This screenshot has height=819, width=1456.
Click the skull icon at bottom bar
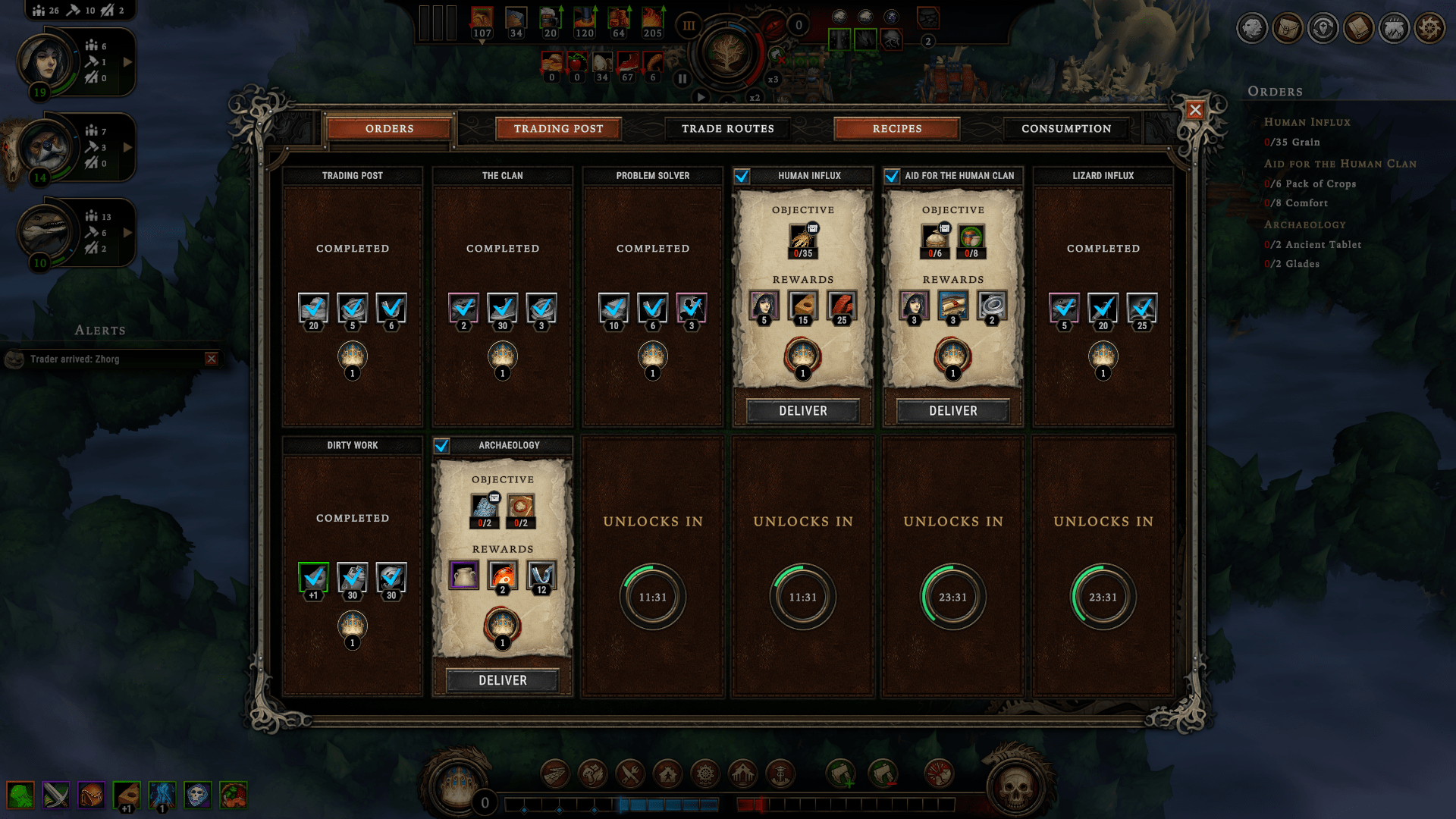1015,789
